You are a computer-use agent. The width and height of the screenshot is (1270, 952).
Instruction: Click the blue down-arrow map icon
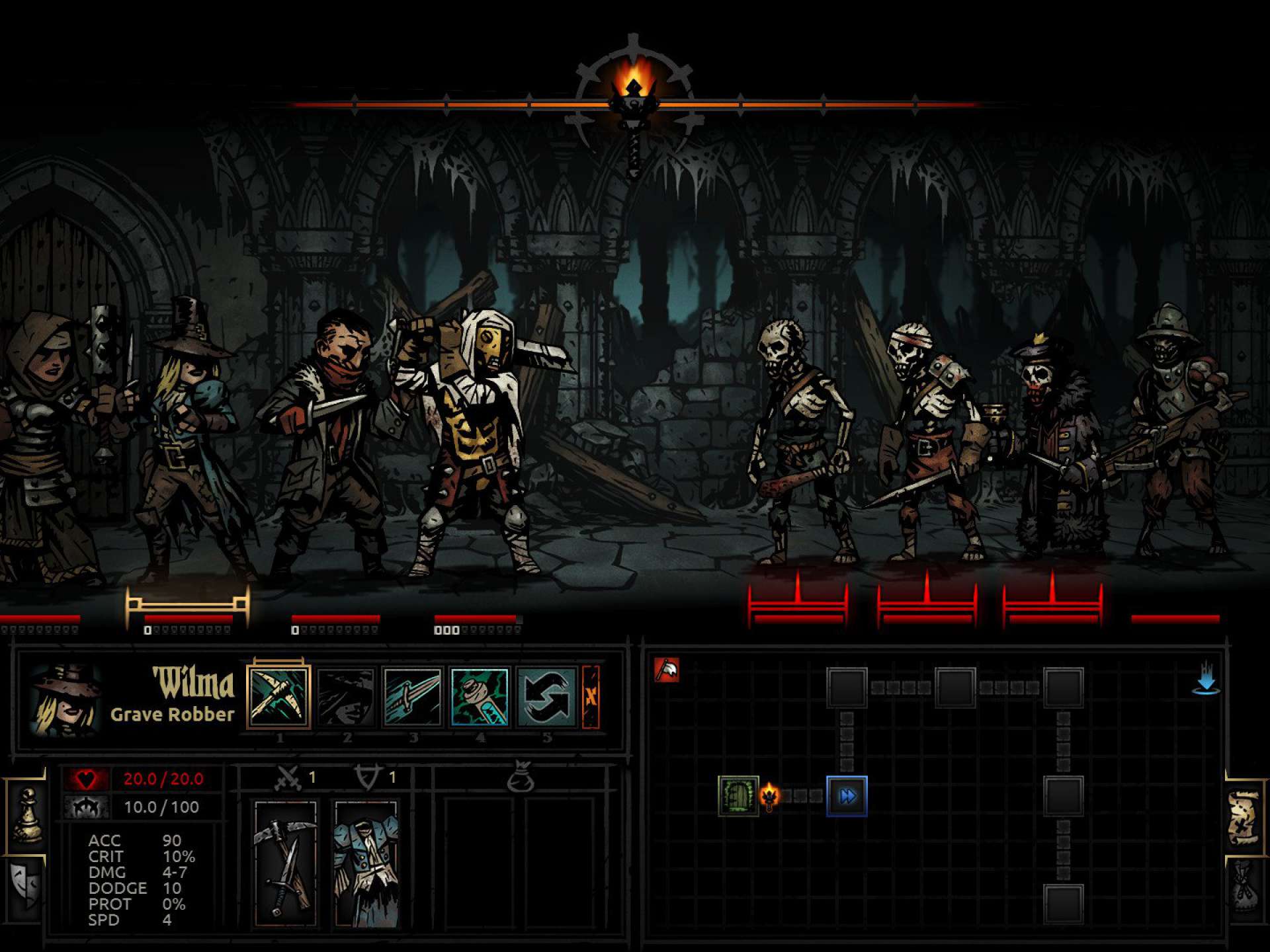coord(1206,679)
